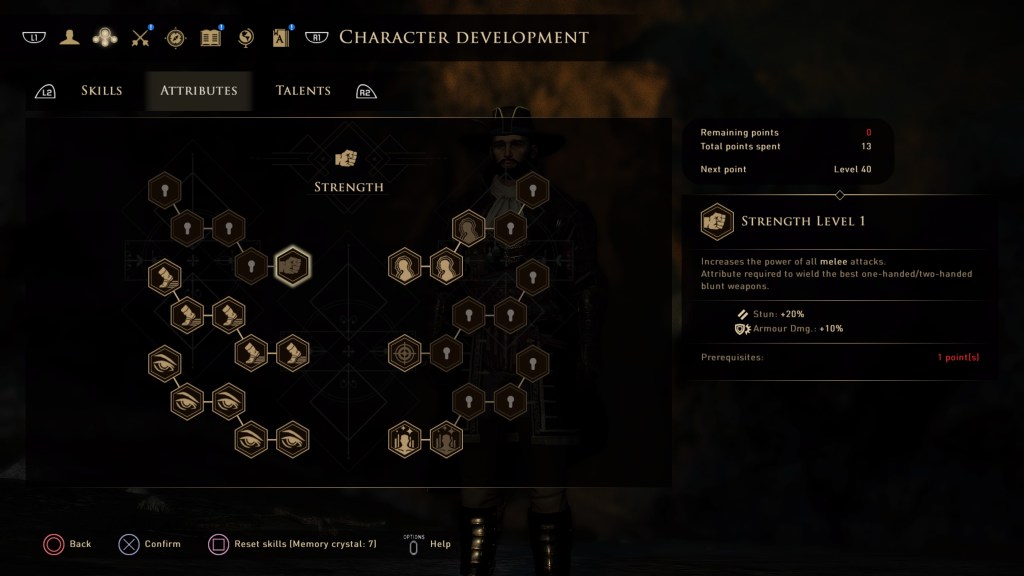Go back using the Back option
Screen dimensions: 1024x576
tap(68, 544)
